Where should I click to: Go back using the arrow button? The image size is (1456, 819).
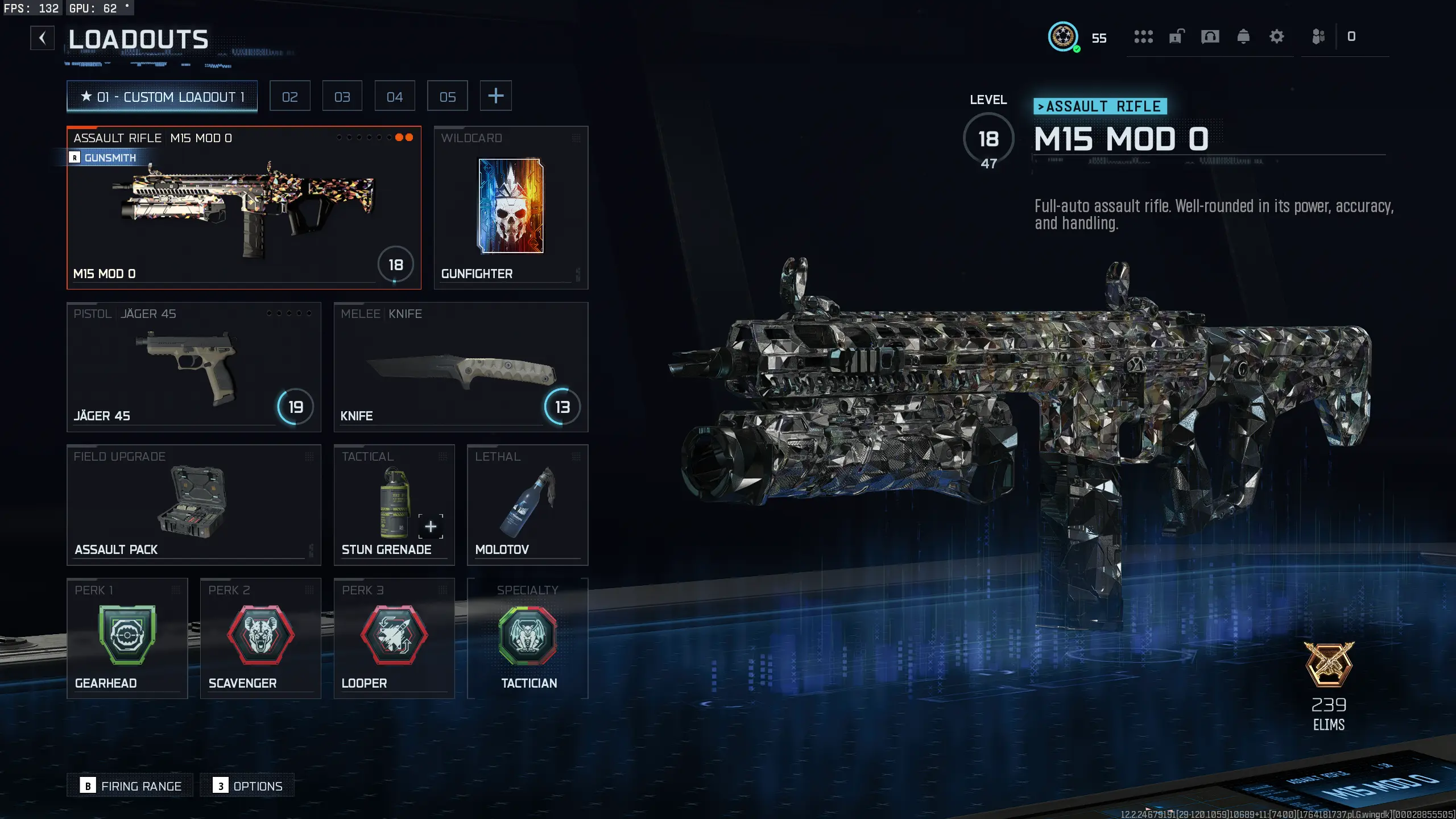(x=42, y=38)
